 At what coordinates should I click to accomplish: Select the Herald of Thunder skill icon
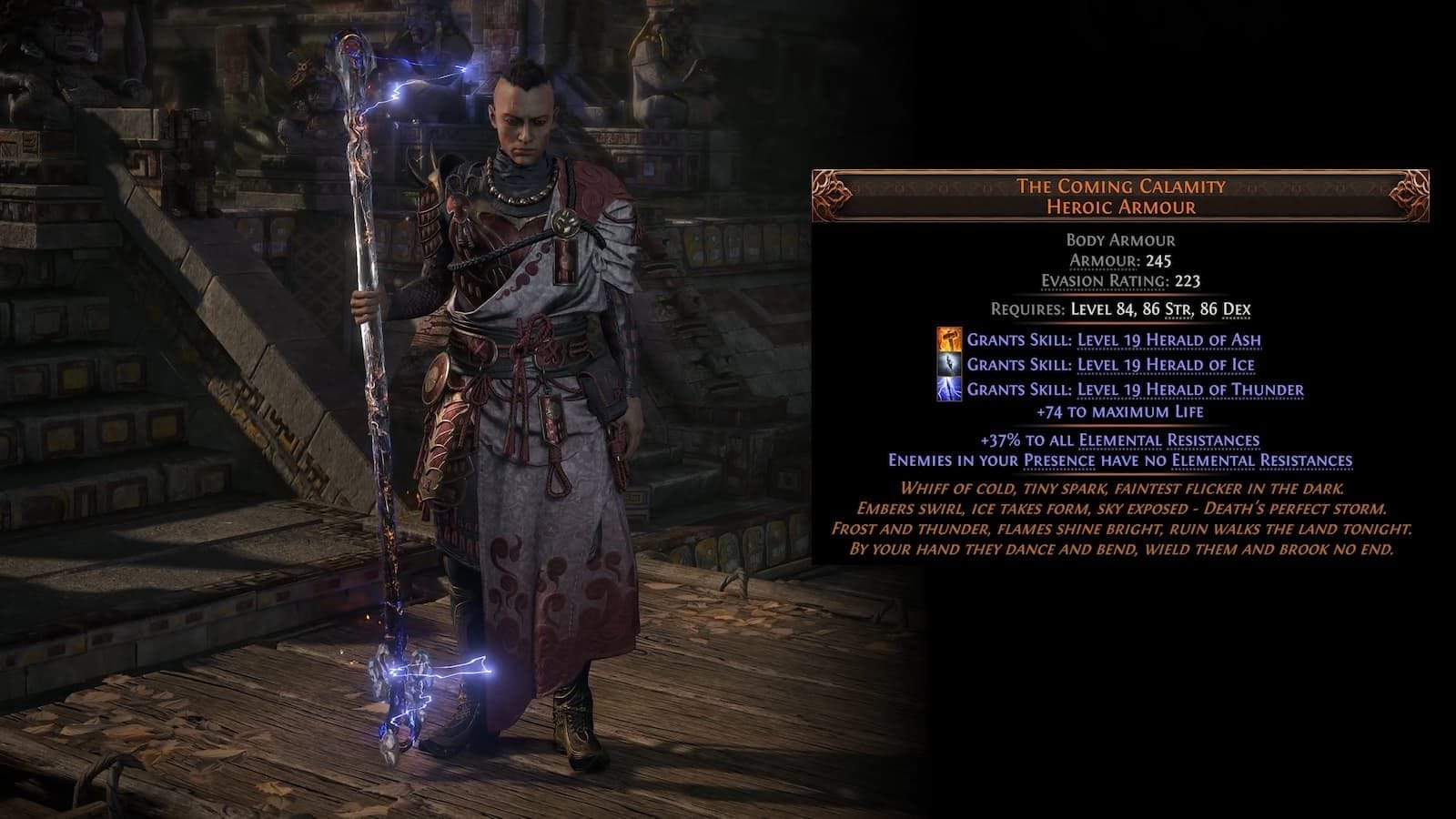point(948,389)
